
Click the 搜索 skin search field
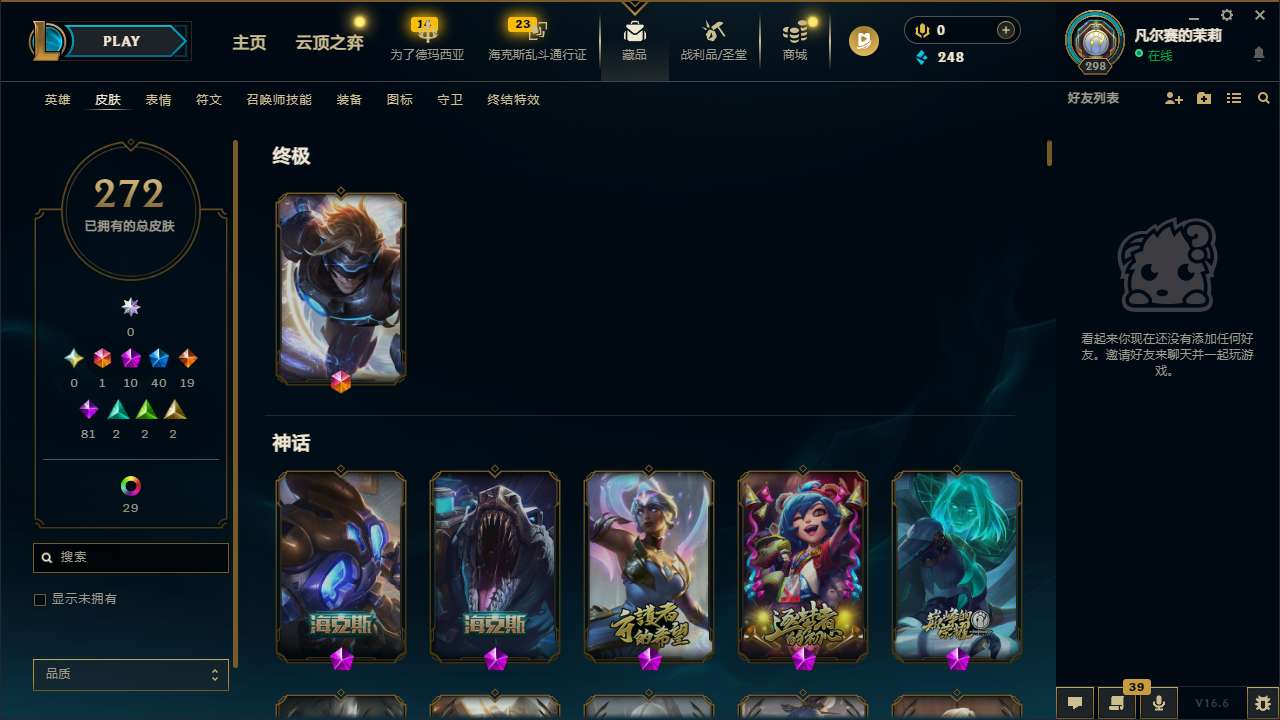point(130,557)
